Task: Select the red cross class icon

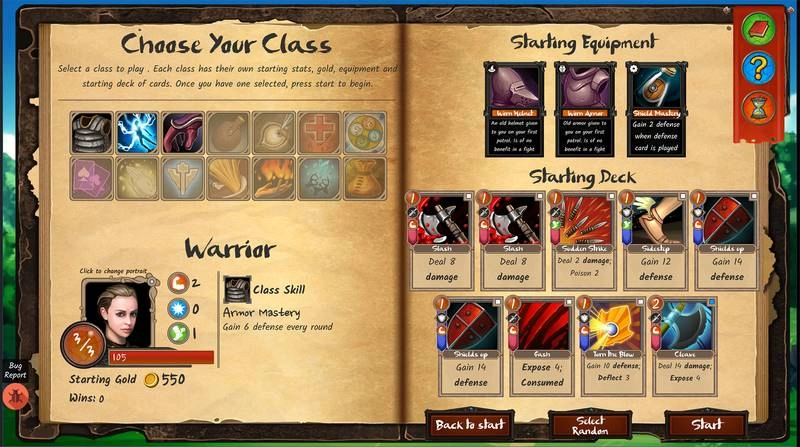Action: pos(319,132)
